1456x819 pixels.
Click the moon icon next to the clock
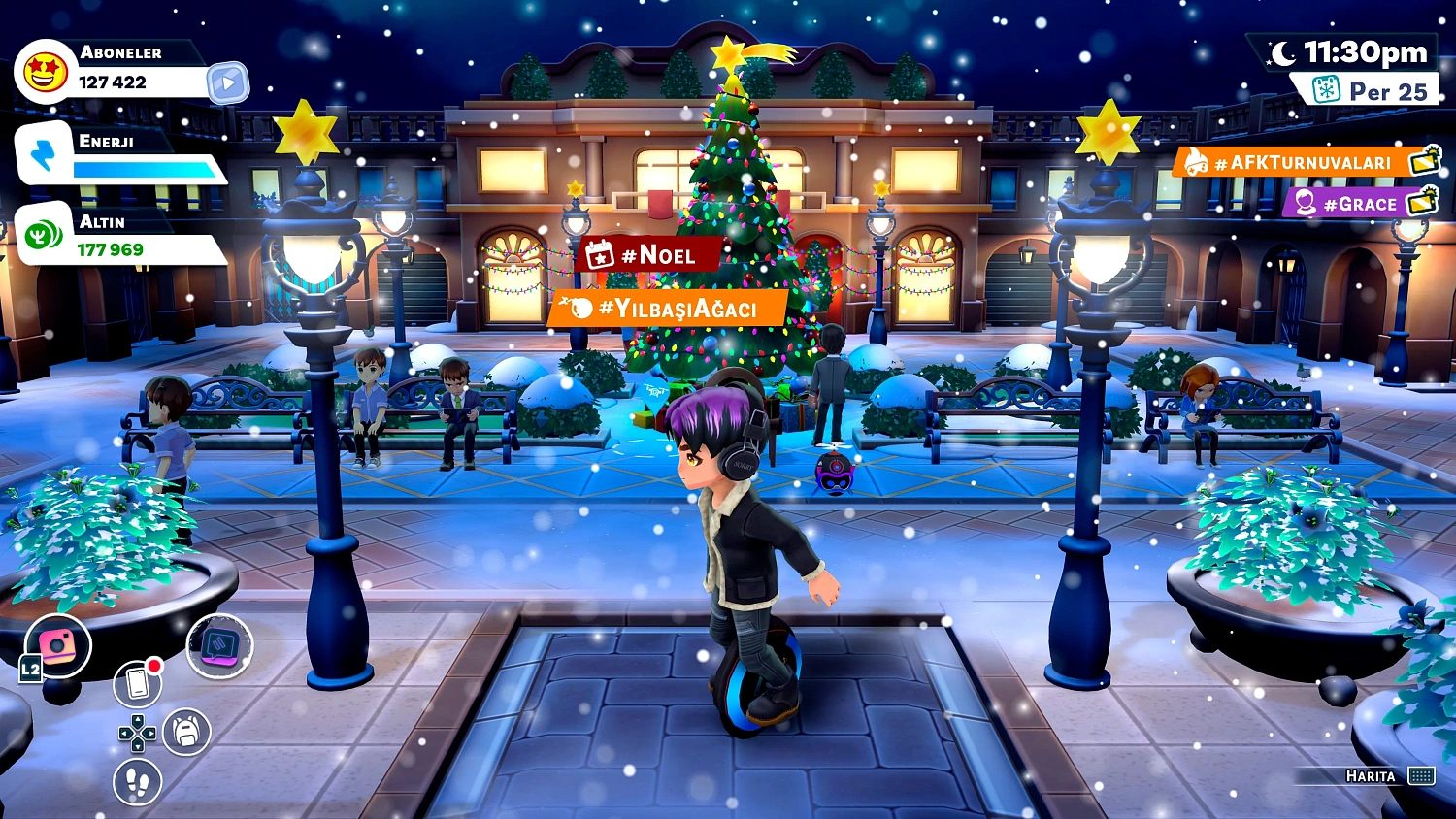point(1283,55)
